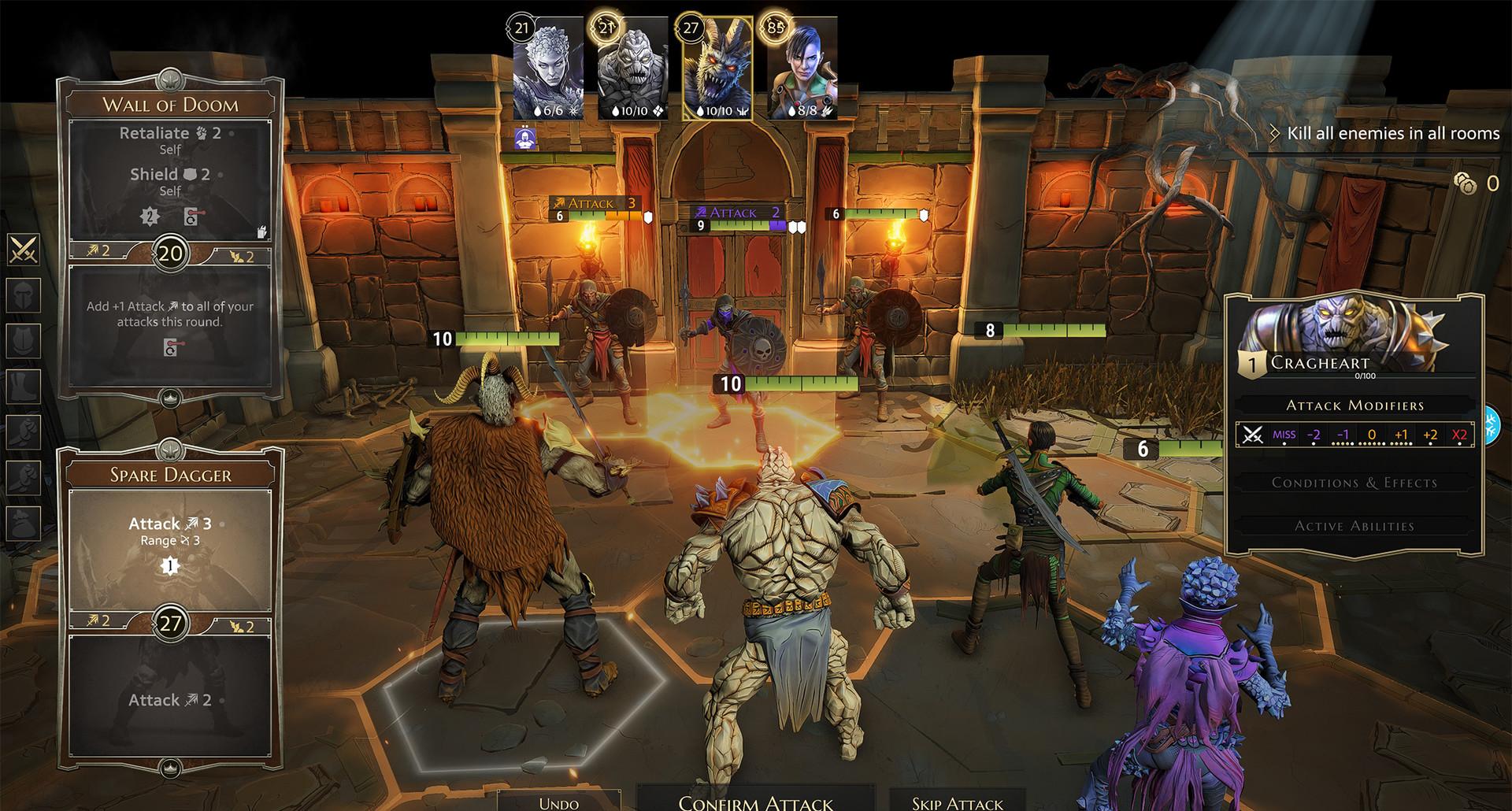The height and width of the screenshot is (811, 1512).
Task: Pick the horned beast portrait with initiative 27
Action: tap(717, 69)
